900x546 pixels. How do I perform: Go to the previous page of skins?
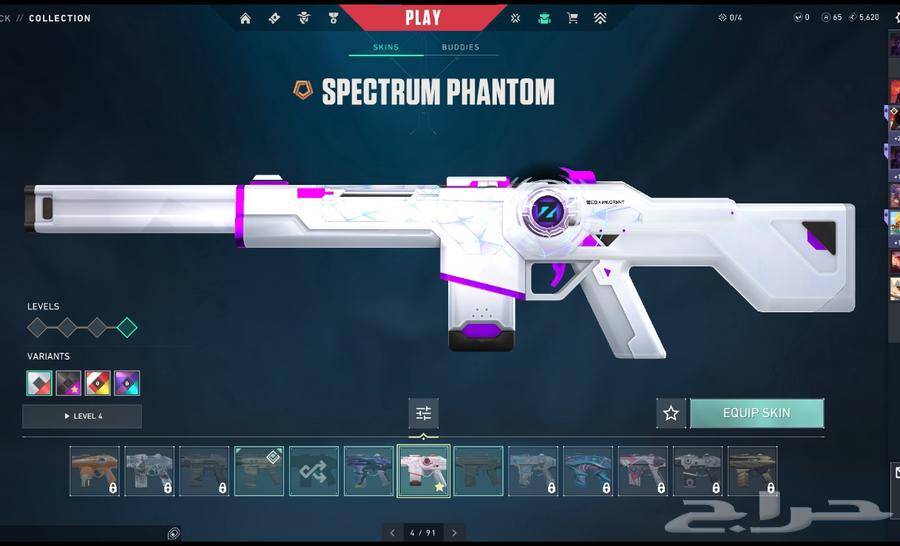[392, 533]
